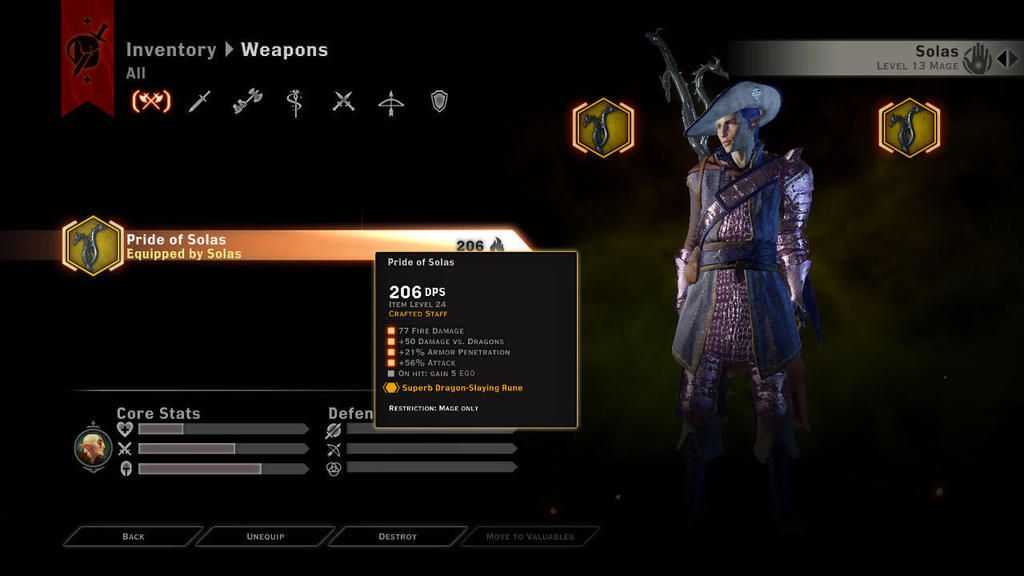Open the bow weapons category

click(391, 101)
